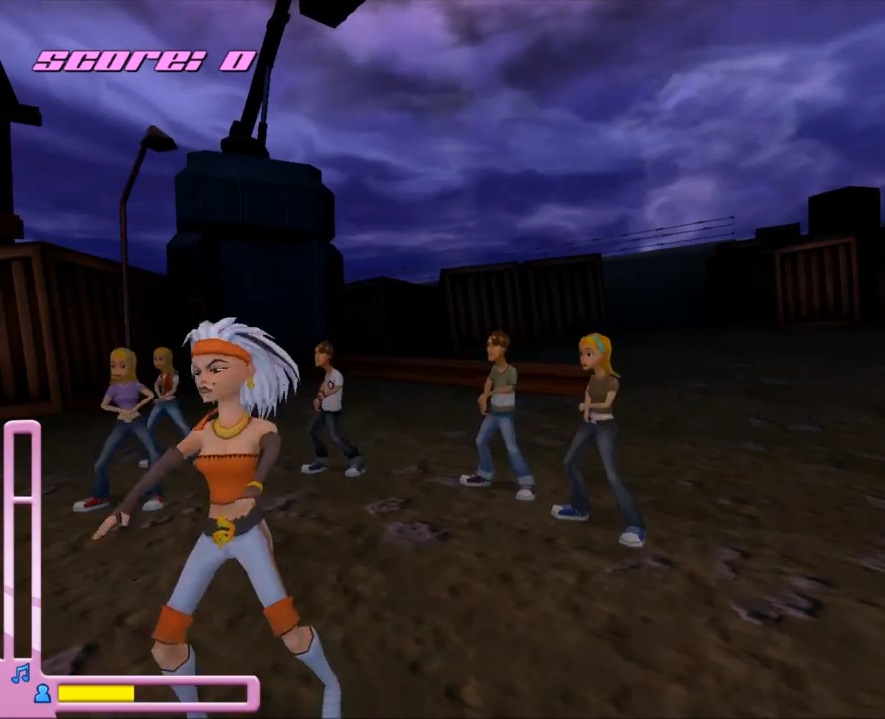Screen dimensions: 885x719
Task: Click the blue music note icon
Action: coord(20,673)
